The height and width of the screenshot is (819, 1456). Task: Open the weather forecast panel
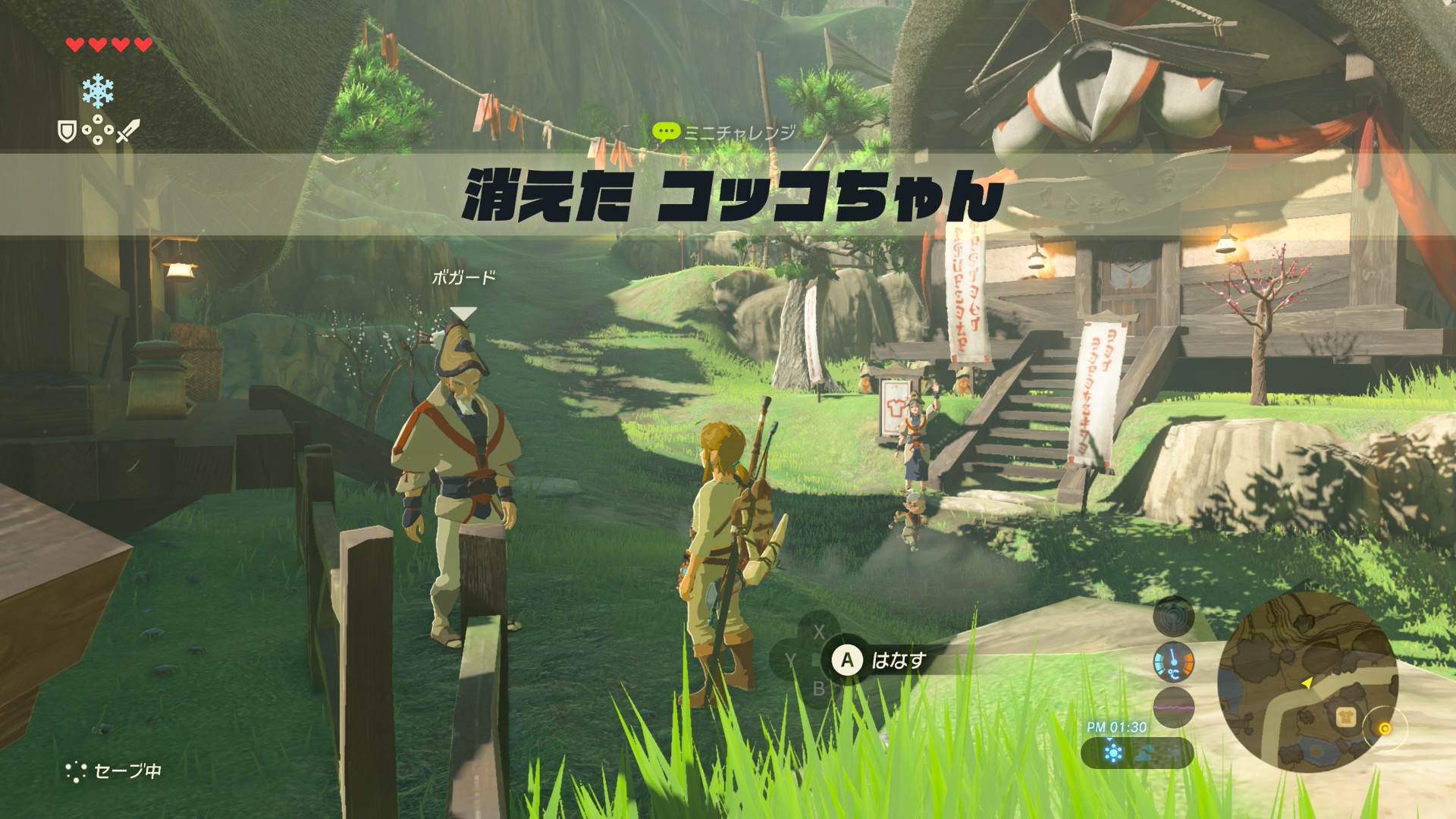1137,753
